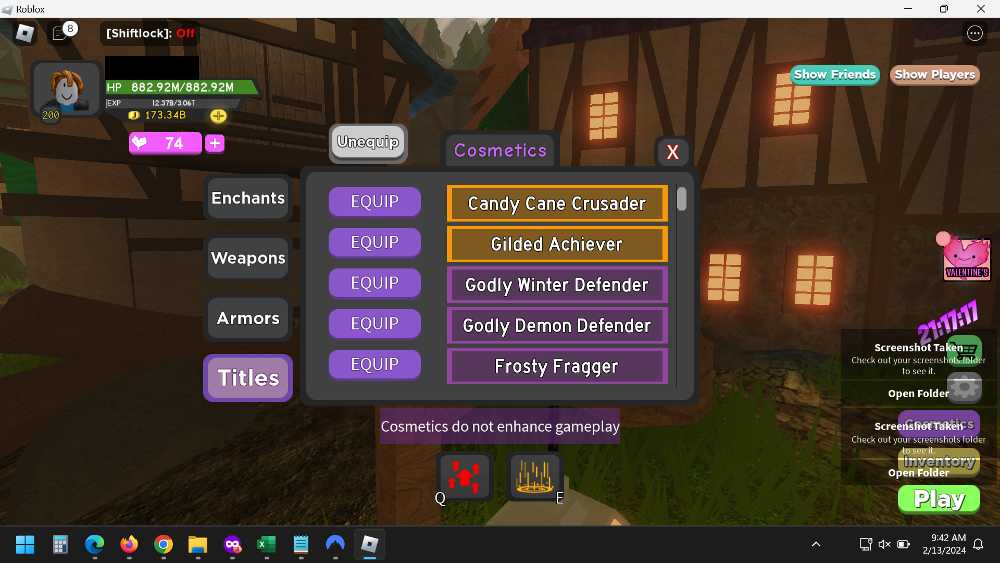Click the Show Friends button
This screenshot has height=563, width=1000.
click(x=834, y=74)
